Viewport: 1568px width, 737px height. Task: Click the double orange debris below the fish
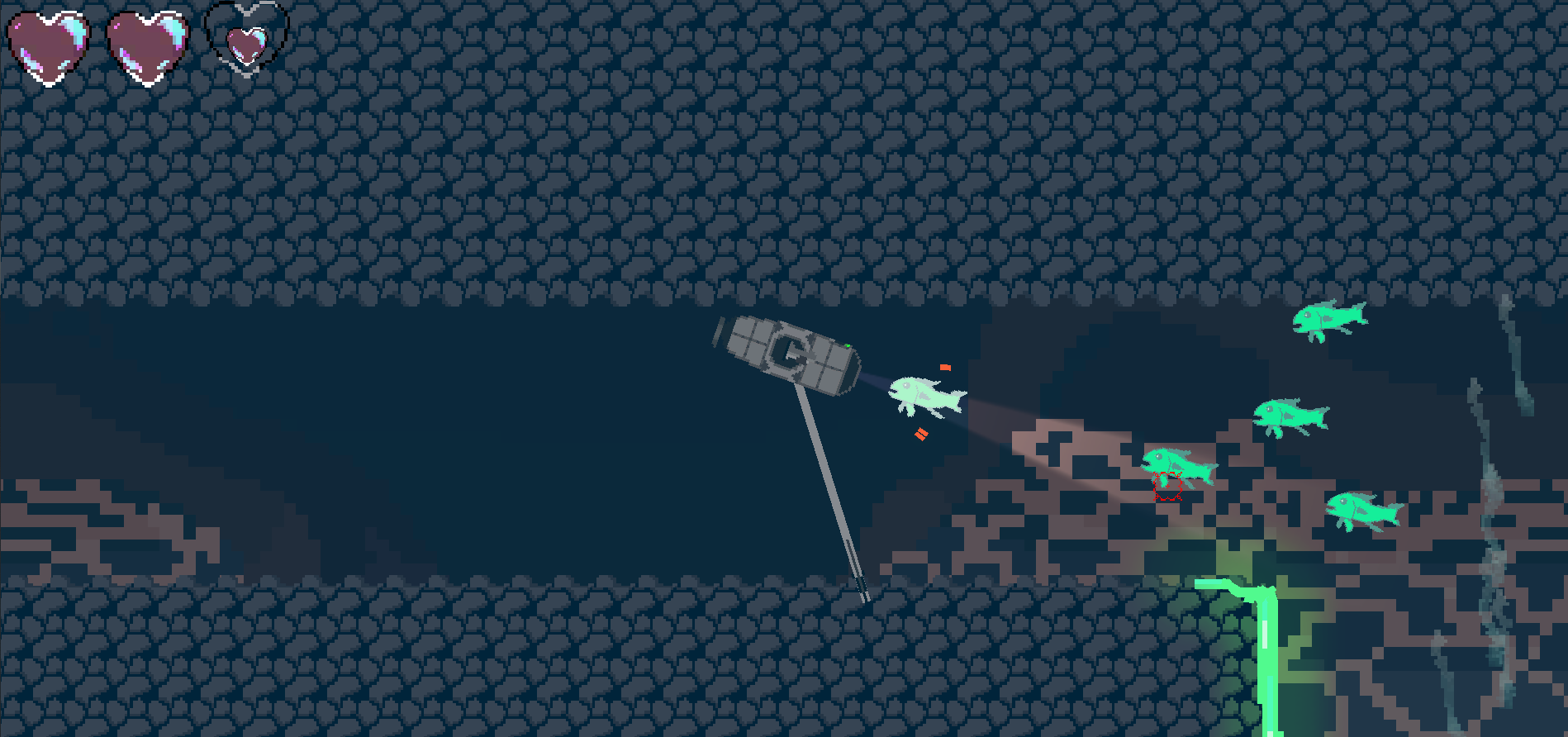point(921,432)
